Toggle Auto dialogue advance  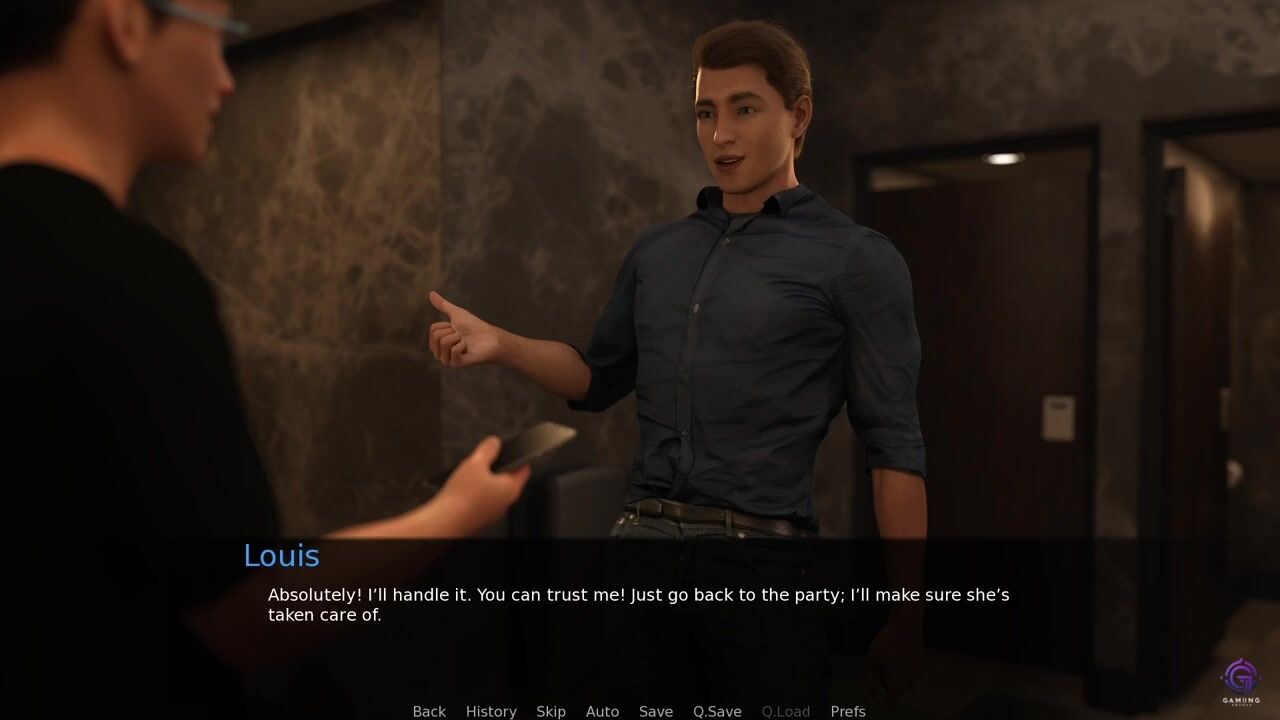[602, 711]
